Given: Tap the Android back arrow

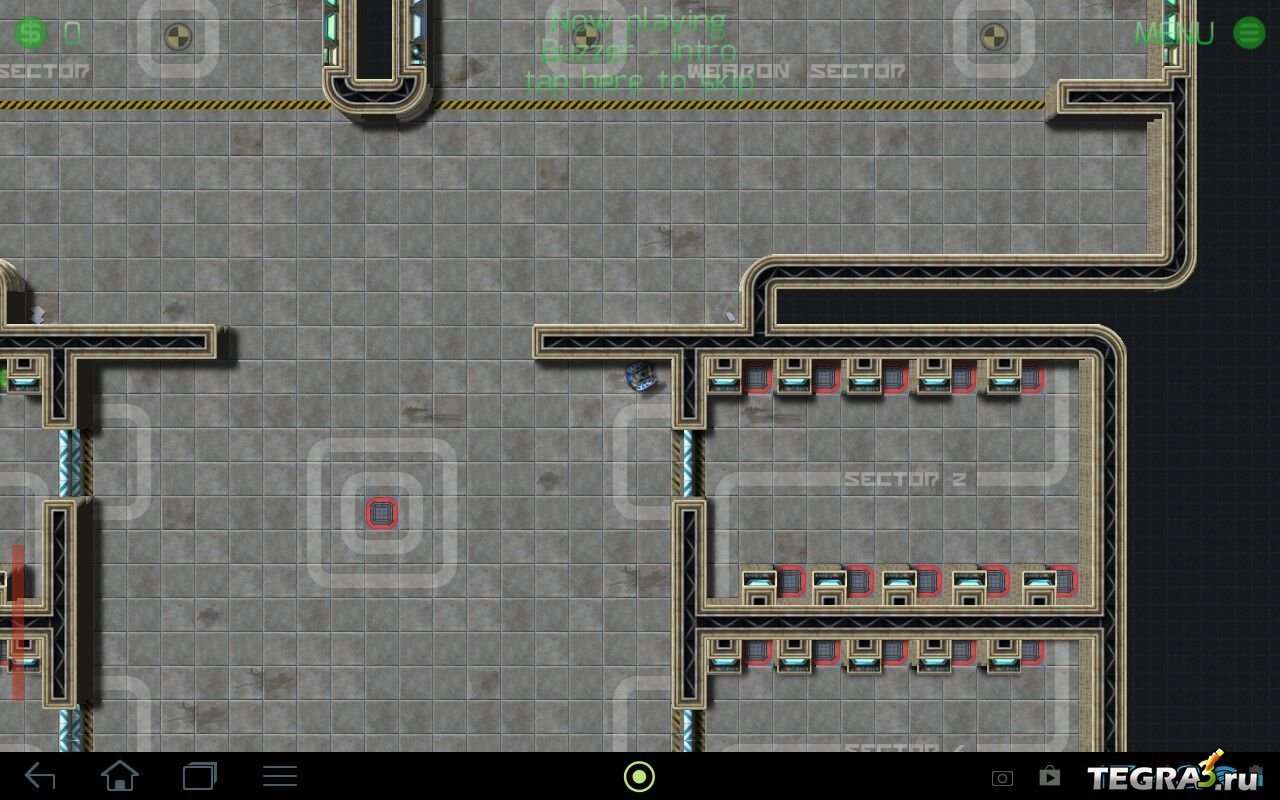Looking at the screenshot, I should 40,776.
